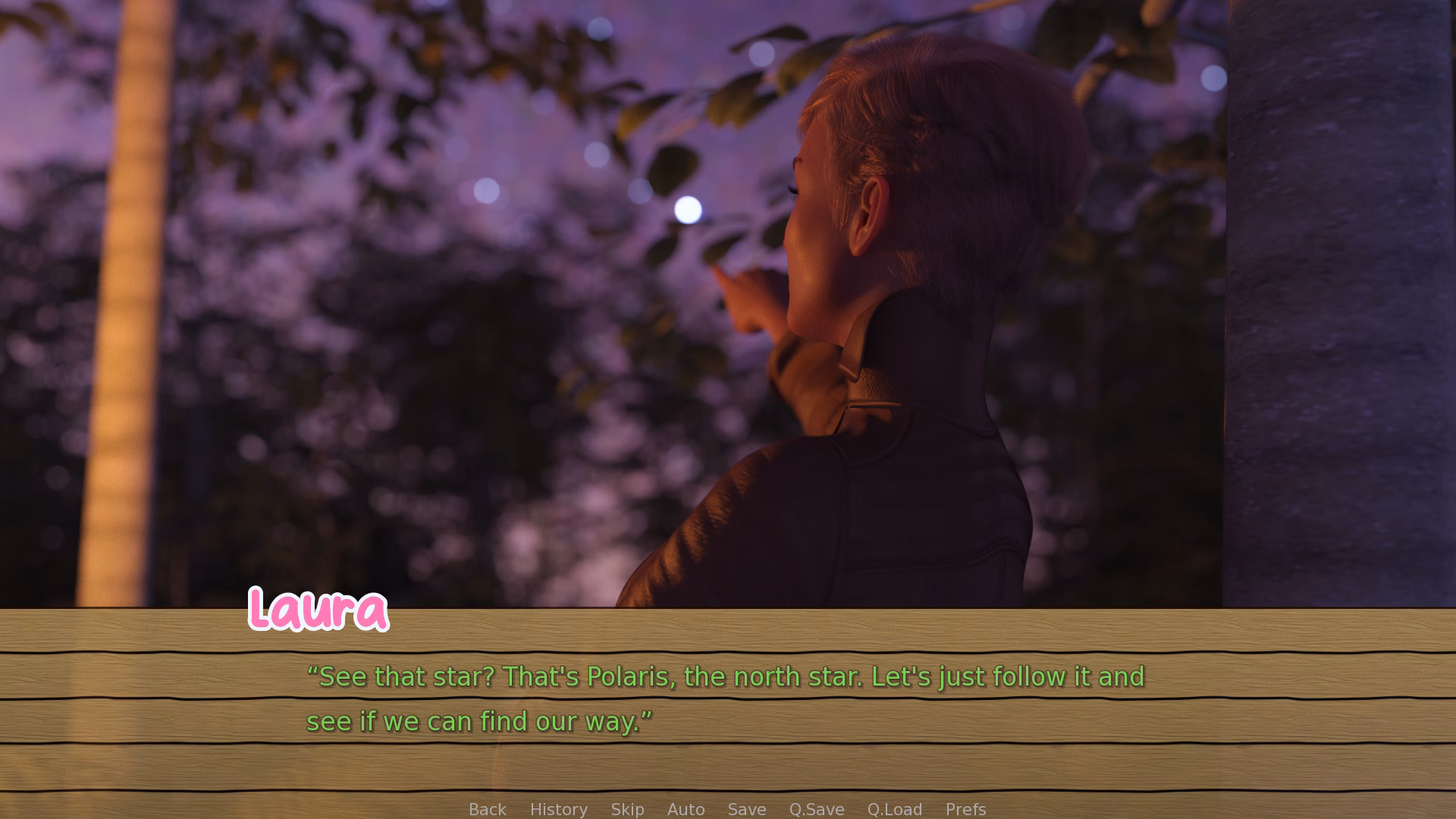Click Back to rewind the dialogue
Viewport: 1456px width, 819px height.
(x=487, y=808)
